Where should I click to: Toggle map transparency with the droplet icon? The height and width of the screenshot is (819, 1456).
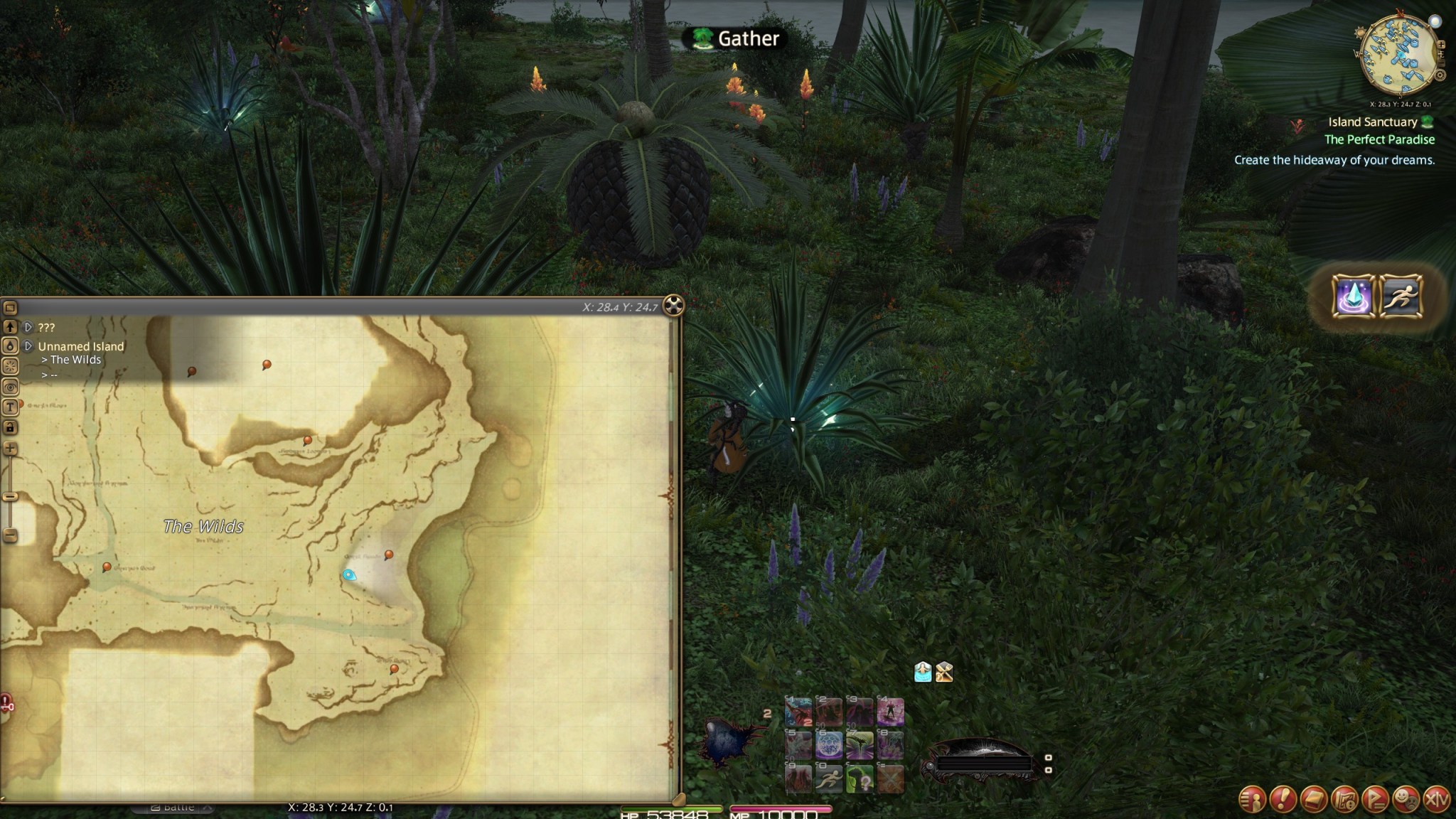9,346
